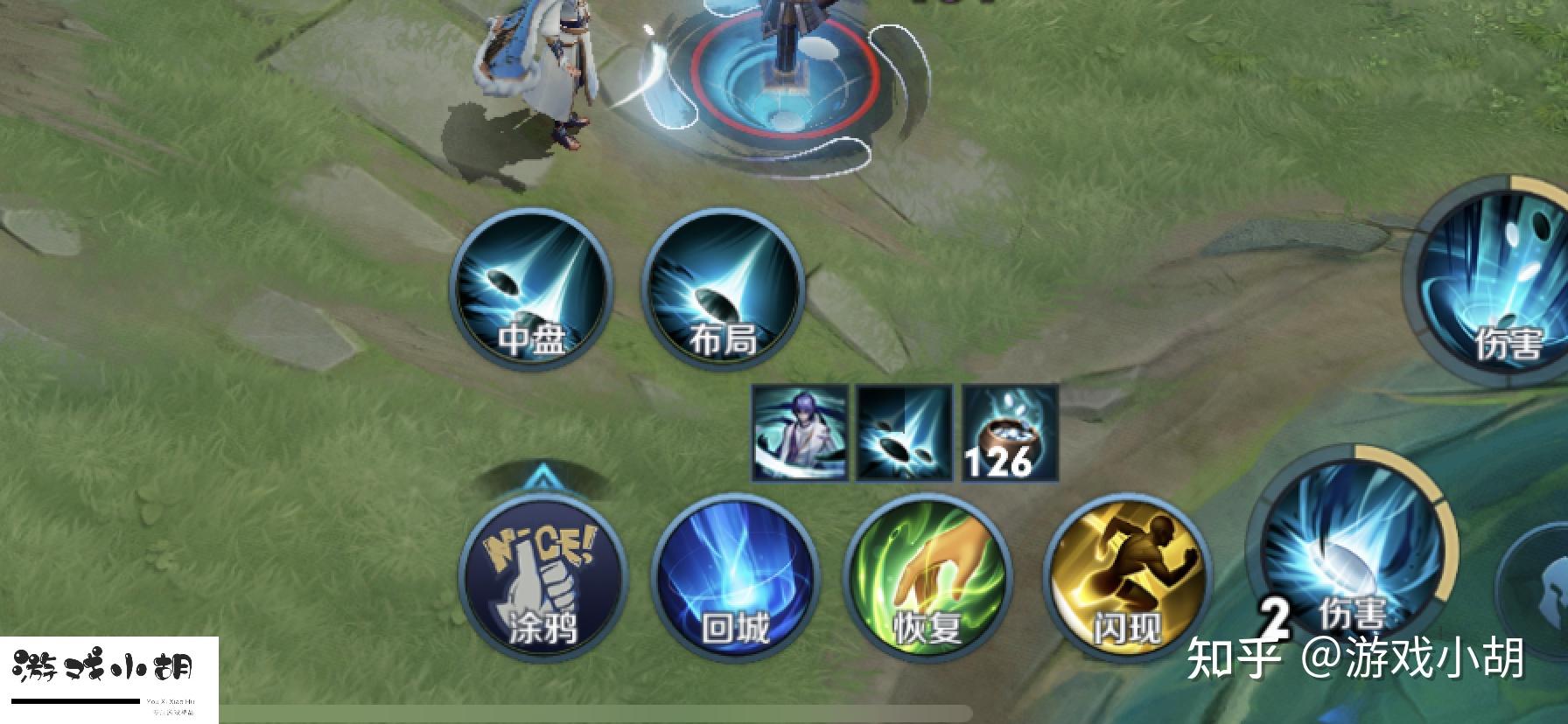
Task: Select the stone bowl buff icon showing 126
Action: [x=1010, y=433]
